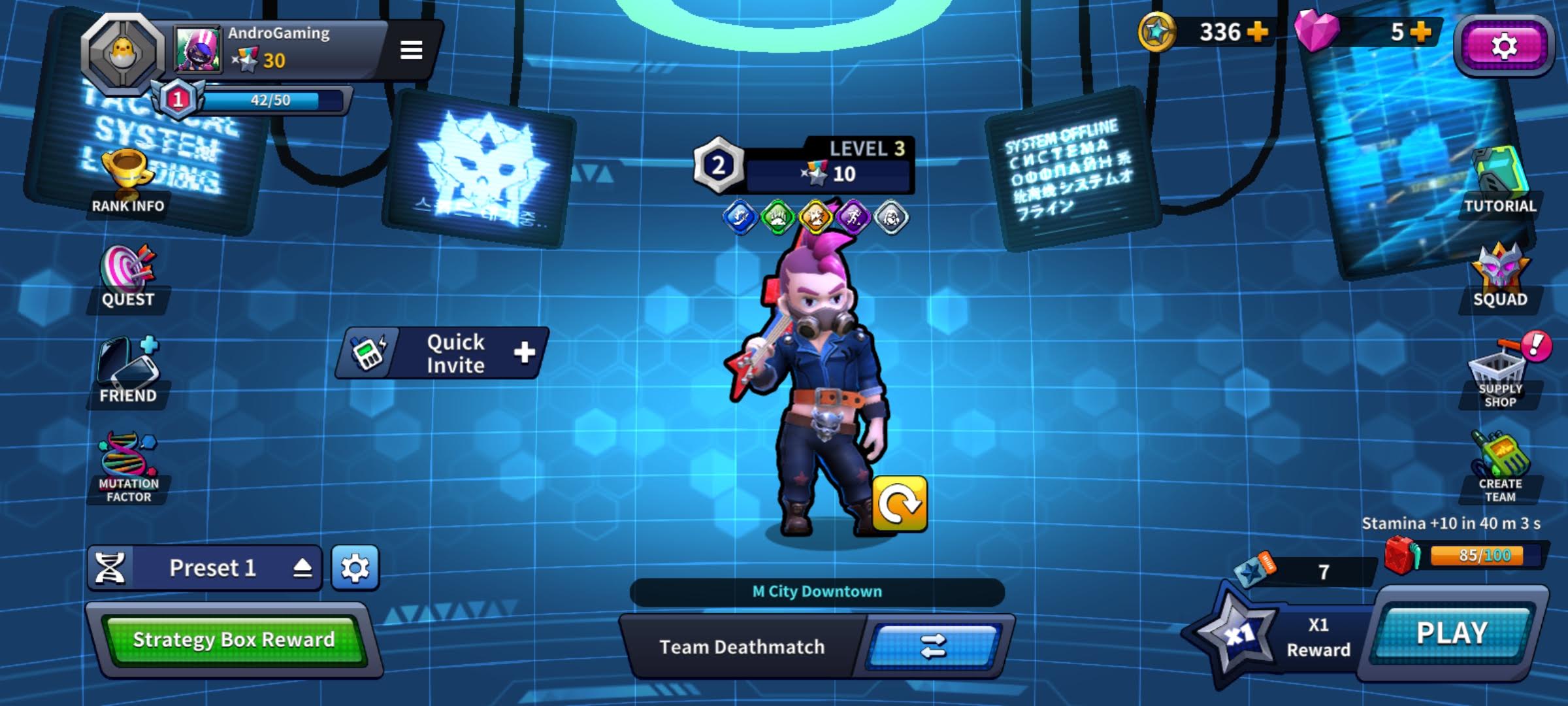Claim the Strategy Box Reward
1568x706 pixels.
[x=233, y=639]
